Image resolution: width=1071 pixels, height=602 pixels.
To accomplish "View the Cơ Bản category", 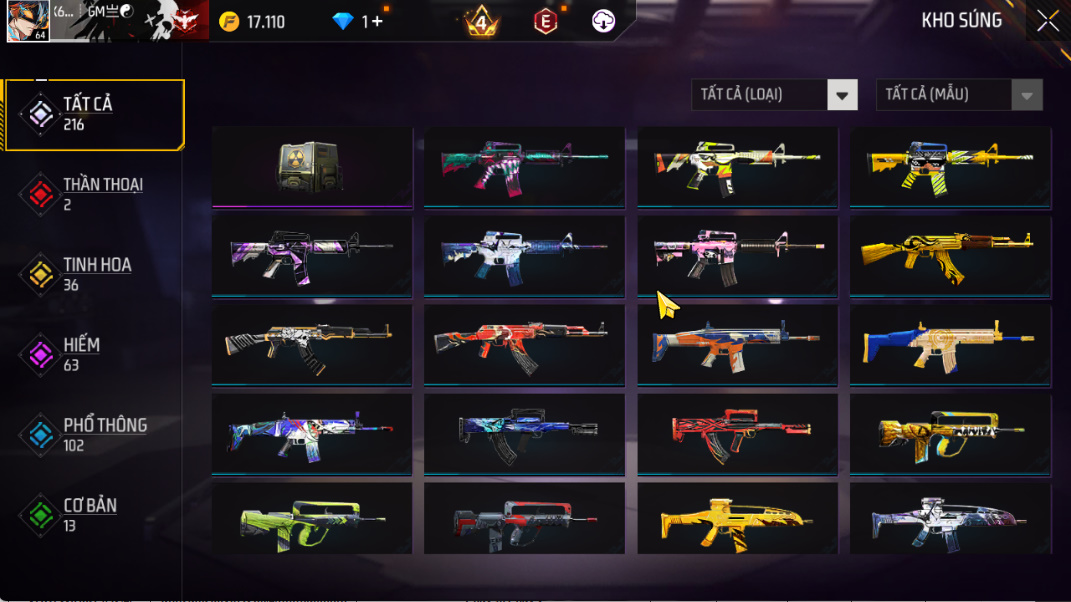I will 95,514.
